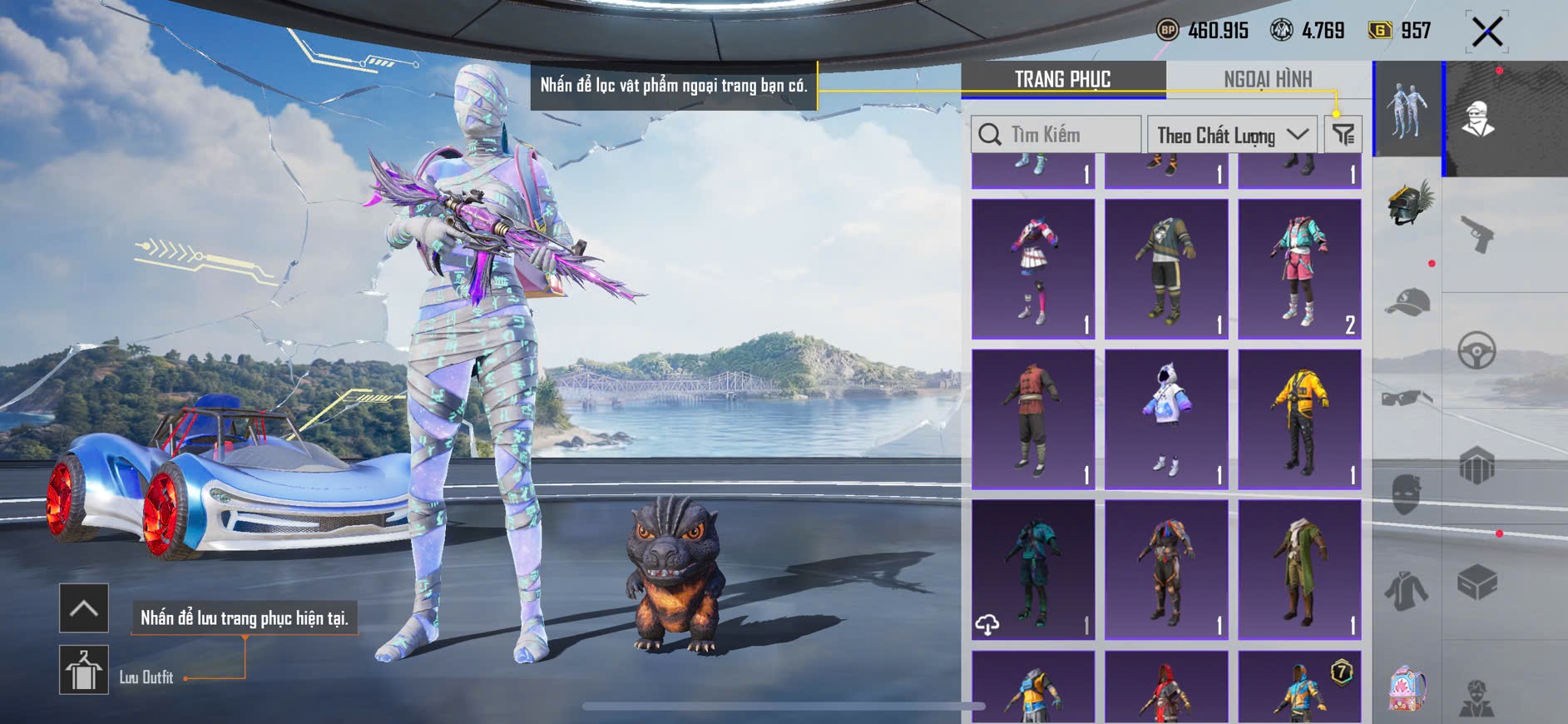Show the pistol weapon skins category
The image size is (1568, 724).
coord(1477,235)
